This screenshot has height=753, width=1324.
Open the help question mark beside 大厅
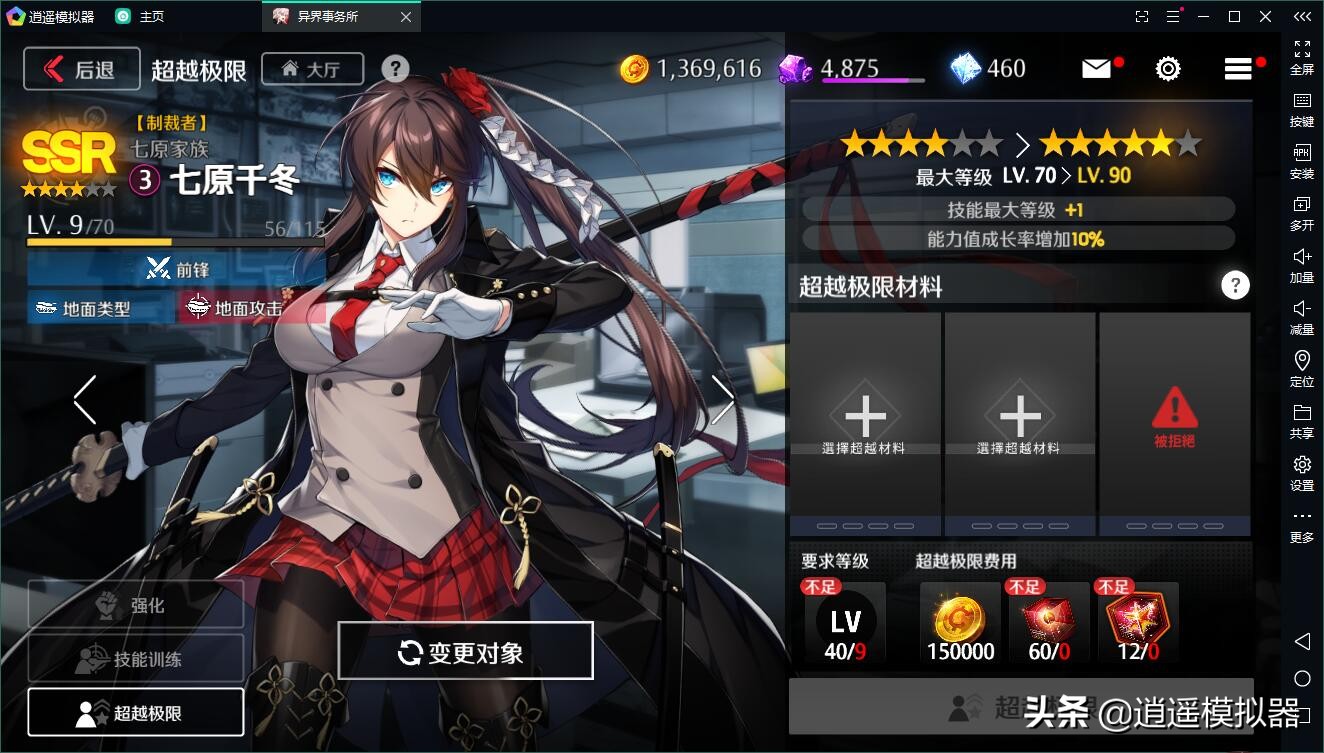click(x=395, y=68)
